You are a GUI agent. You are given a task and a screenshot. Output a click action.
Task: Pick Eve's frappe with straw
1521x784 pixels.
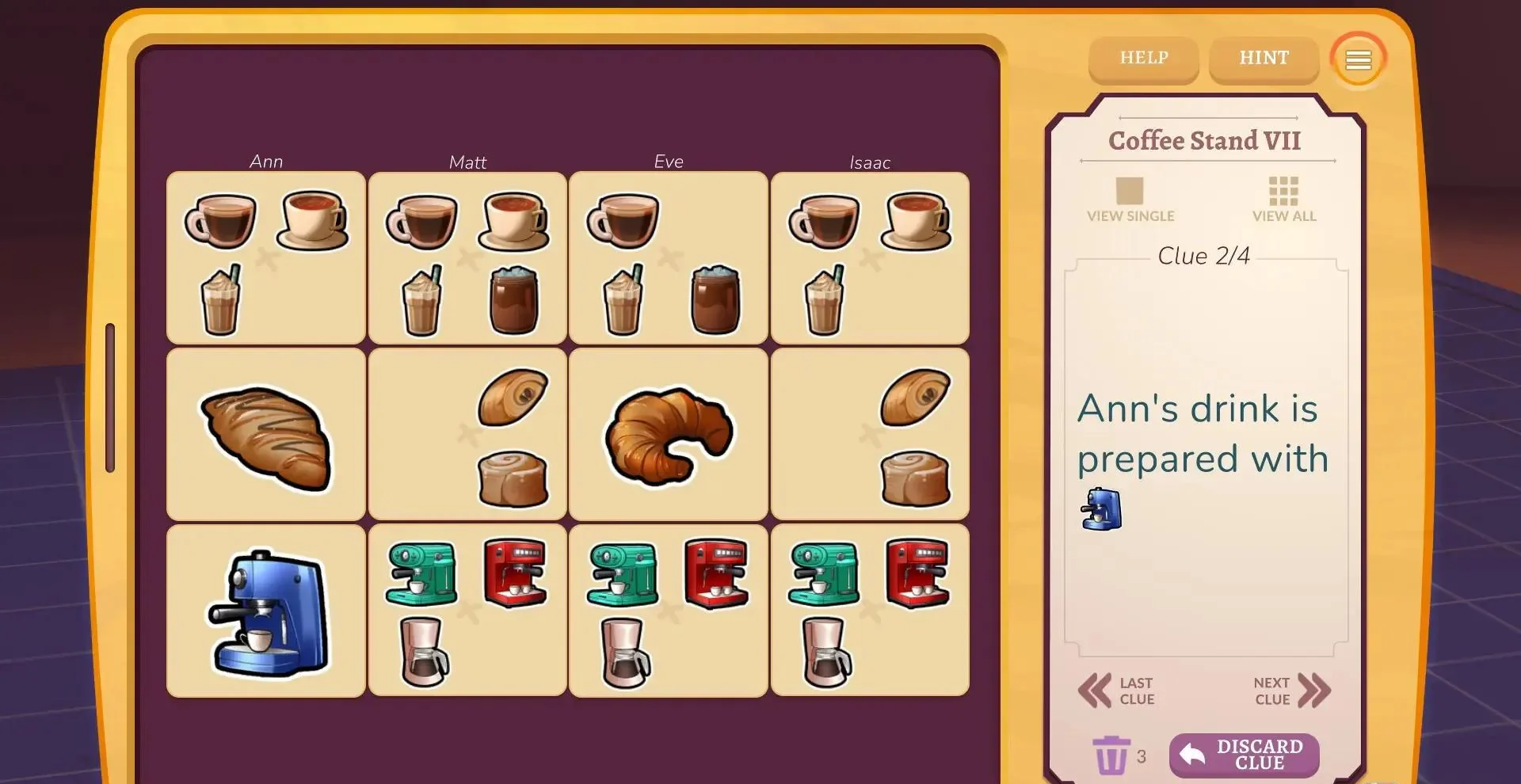point(623,301)
